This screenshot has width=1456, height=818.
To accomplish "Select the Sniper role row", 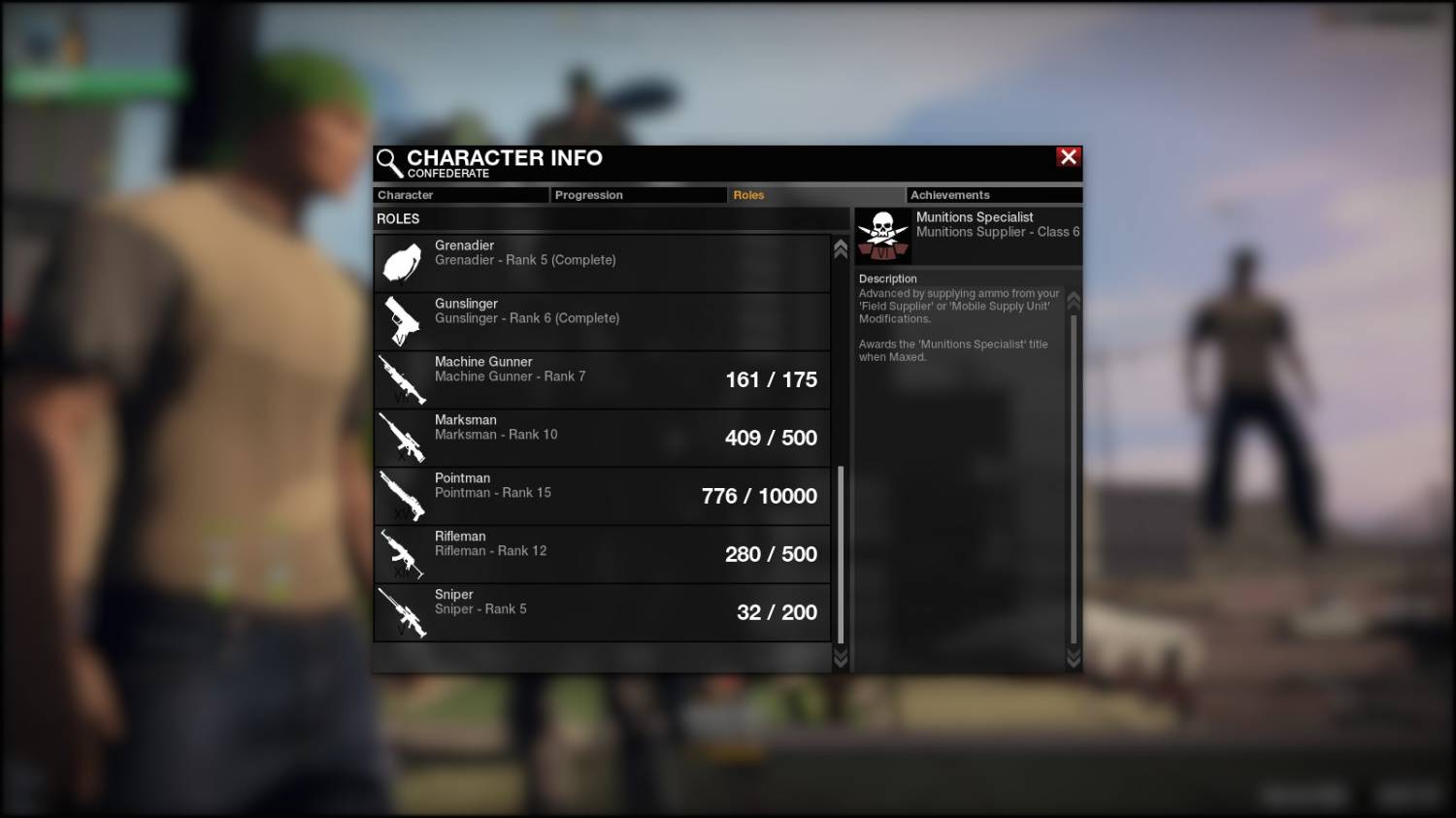I will (x=602, y=612).
